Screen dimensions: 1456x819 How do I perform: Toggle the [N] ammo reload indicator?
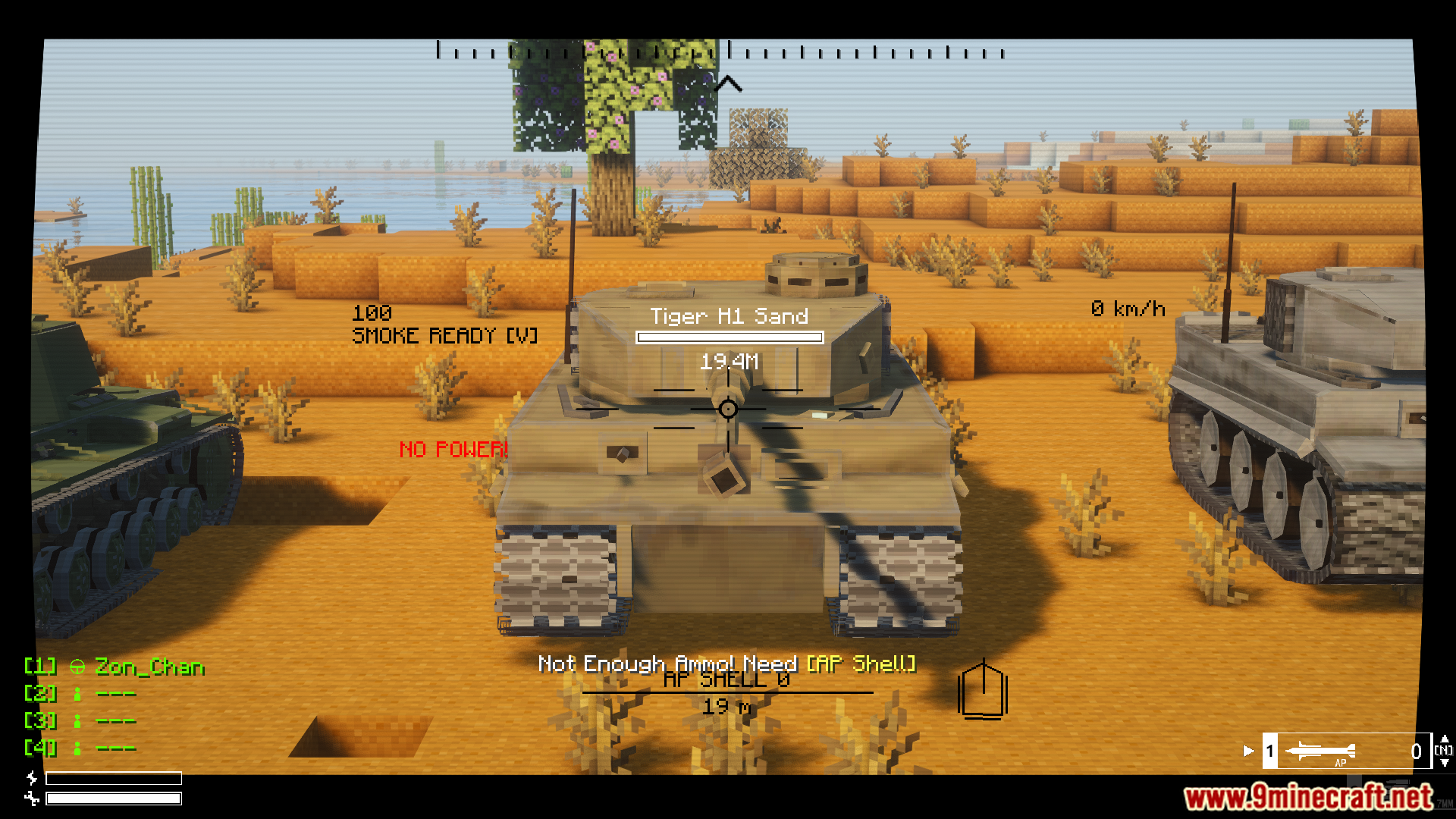click(x=1442, y=752)
